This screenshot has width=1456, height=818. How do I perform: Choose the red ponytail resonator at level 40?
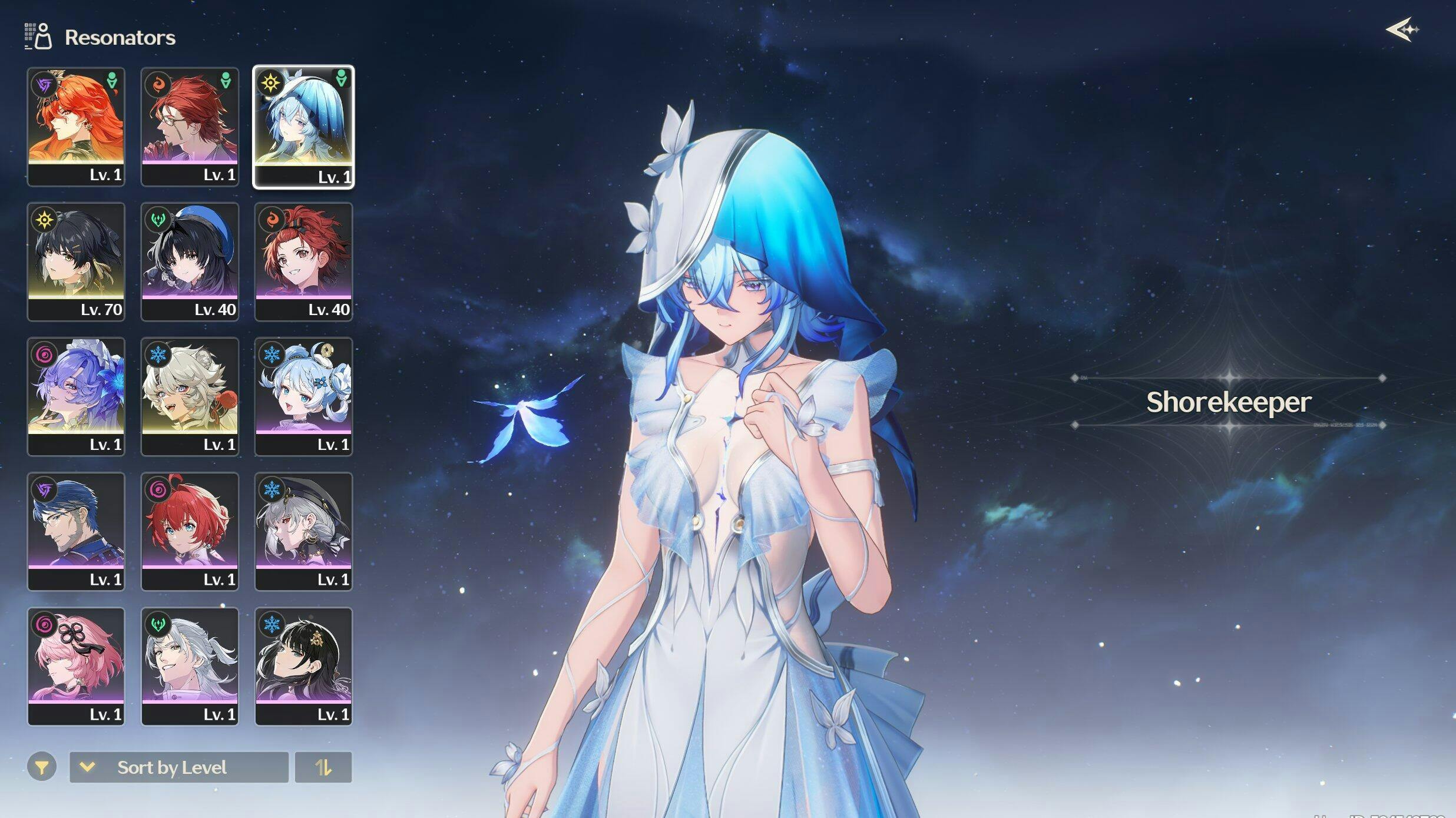point(303,261)
